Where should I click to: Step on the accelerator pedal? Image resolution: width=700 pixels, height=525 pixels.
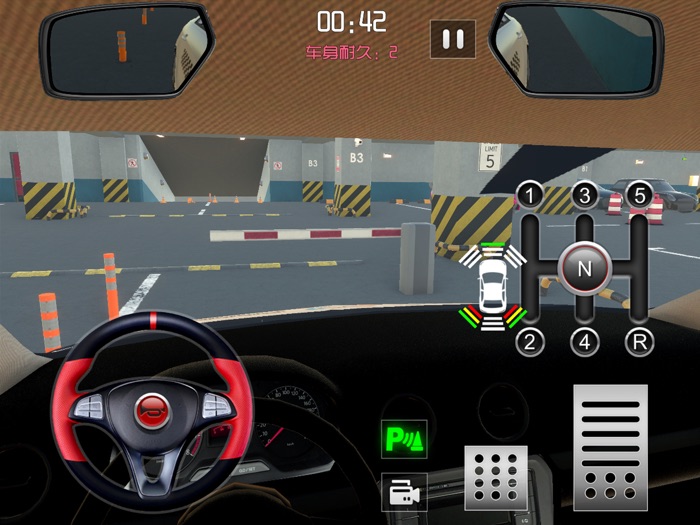610,447
